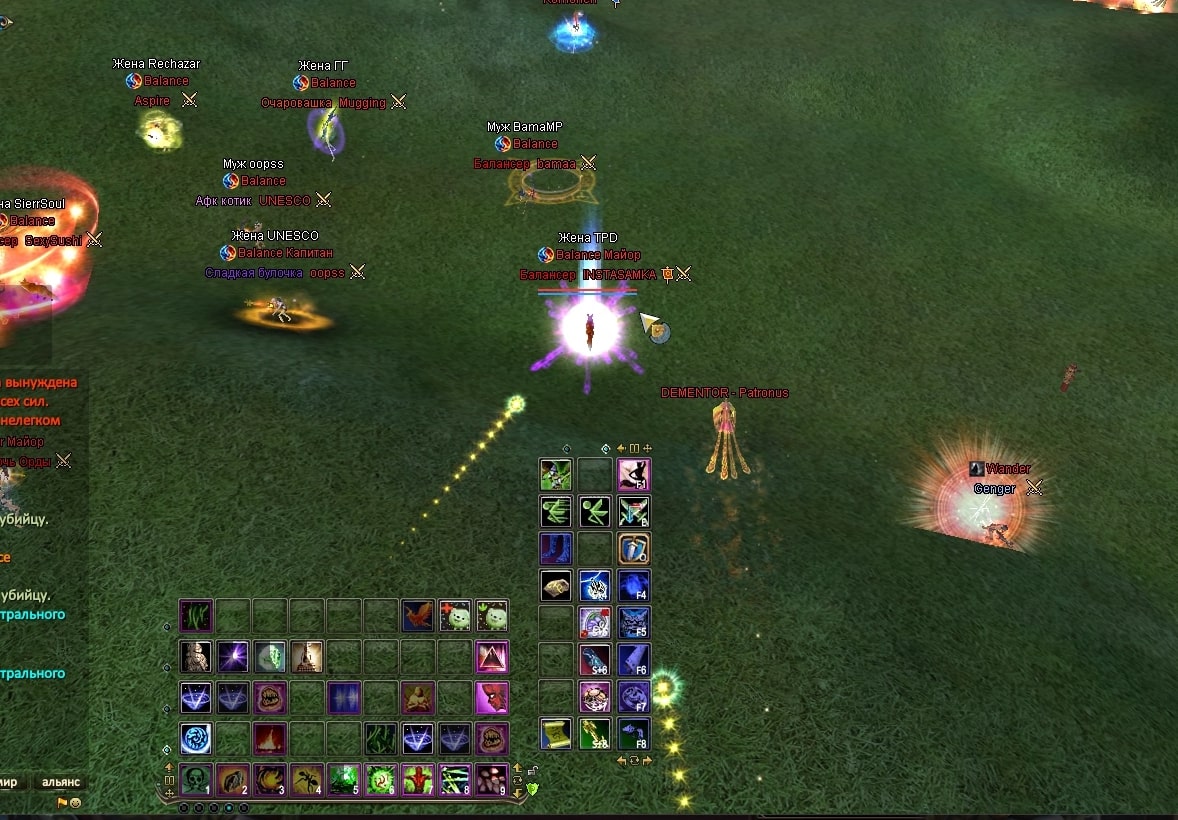Toggle the hotbar padlock lock
This screenshot has width=1178, height=820.
533,771
